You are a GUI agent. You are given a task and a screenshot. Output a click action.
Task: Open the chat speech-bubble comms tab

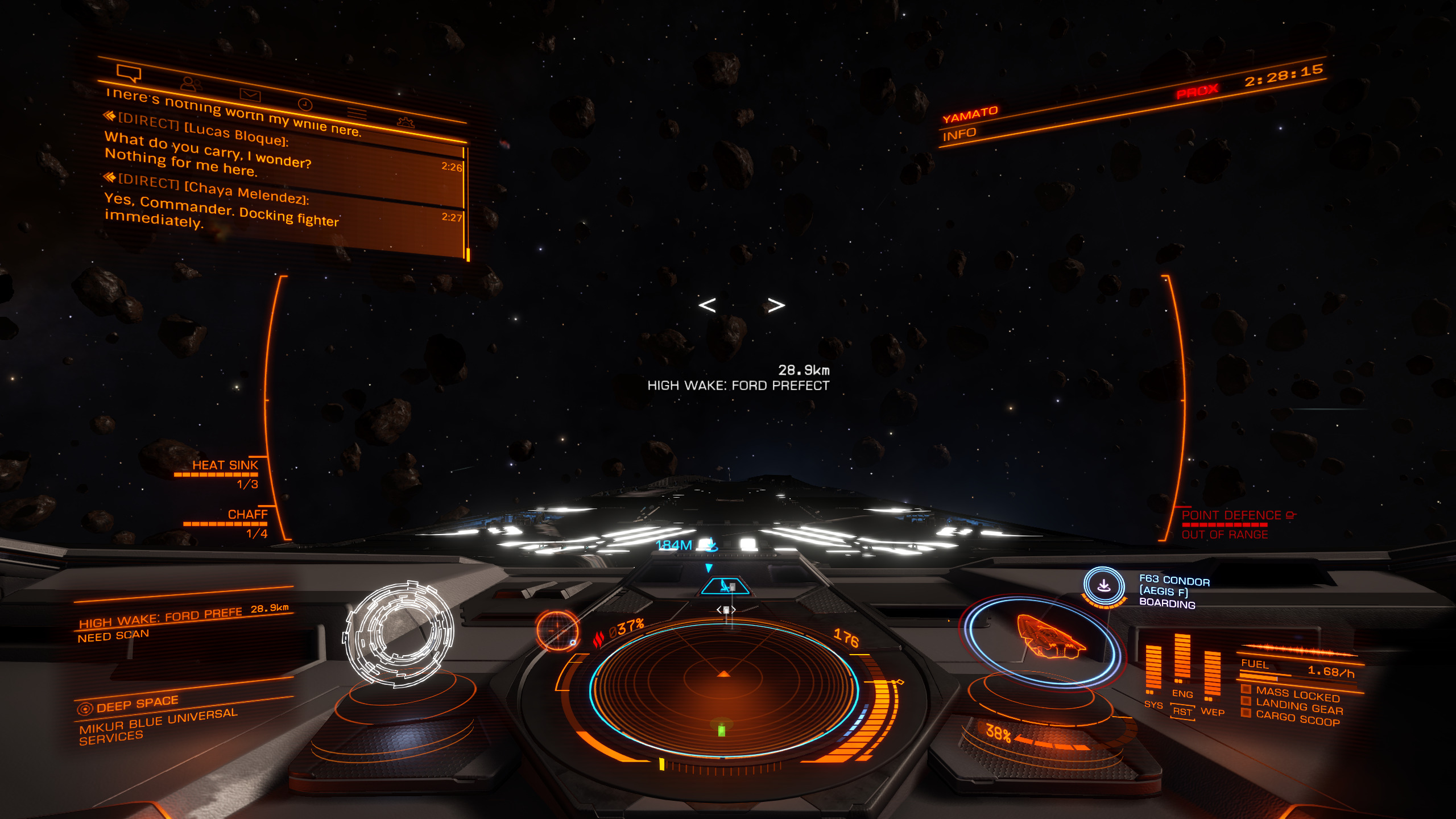click(x=129, y=73)
